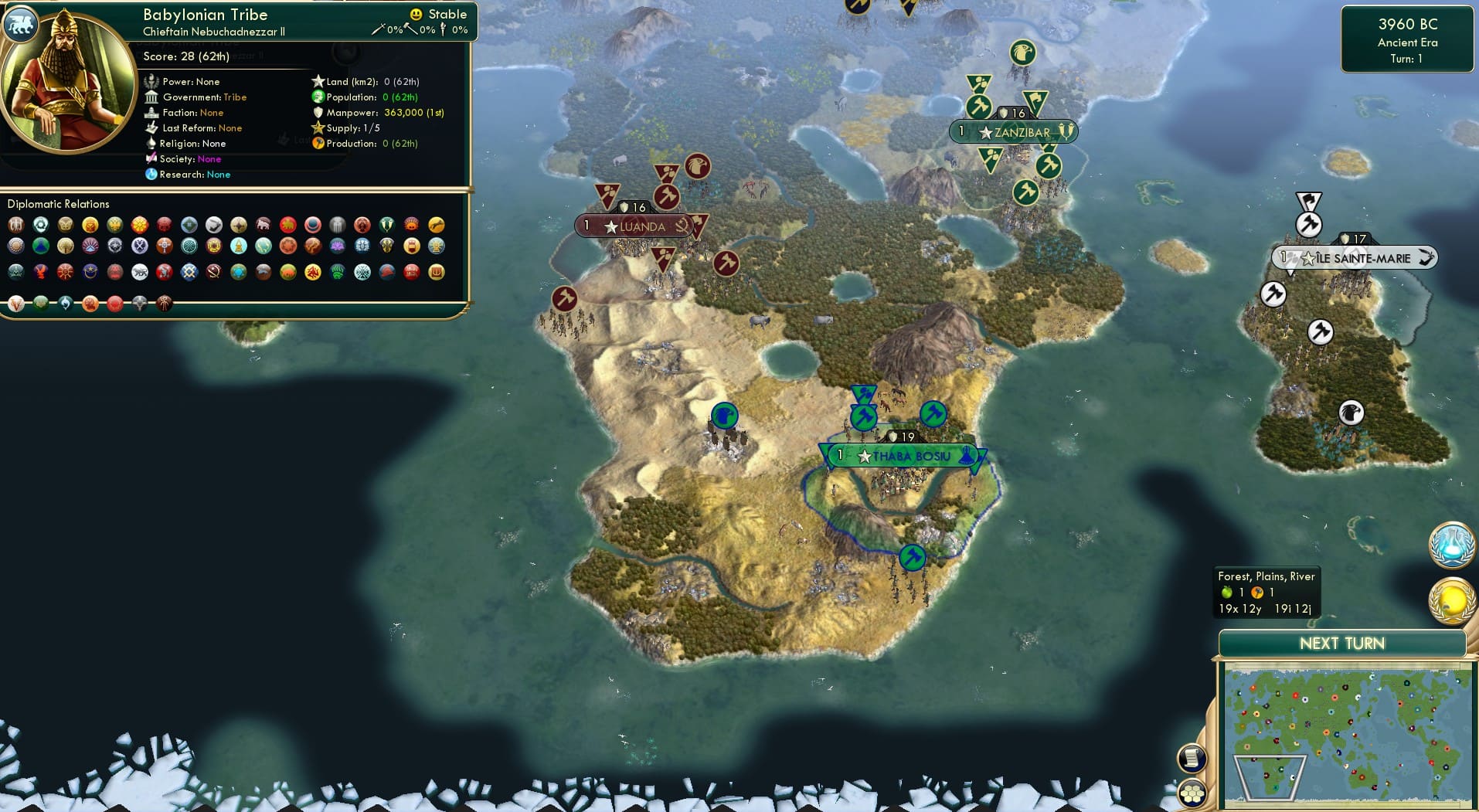Click the minimap in the bottom-right corner
This screenshot has height=812, width=1479.
(1345, 734)
